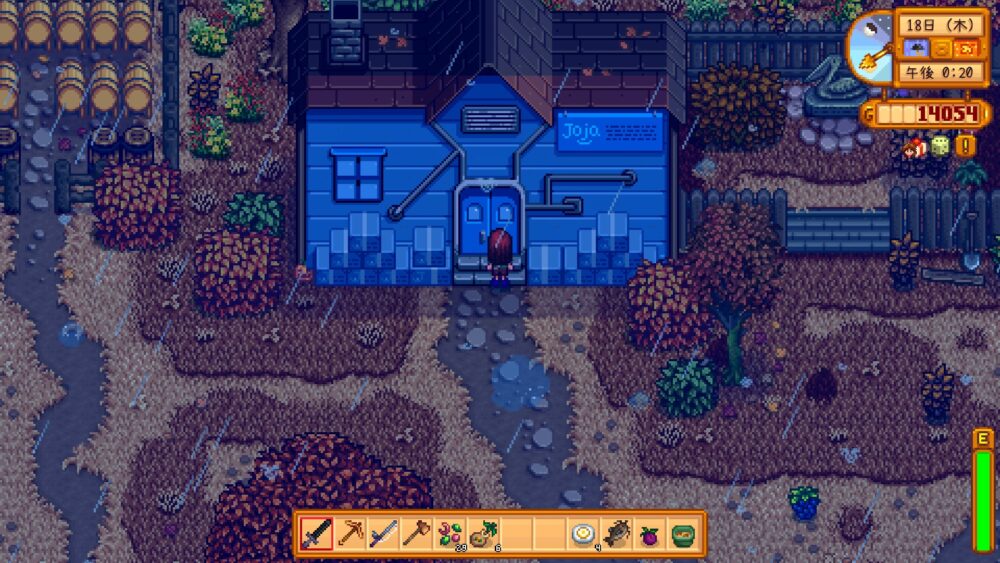Select the axe in the hotbar
The height and width of the screenshot is (563, 1000).
(x=416, y=534)
